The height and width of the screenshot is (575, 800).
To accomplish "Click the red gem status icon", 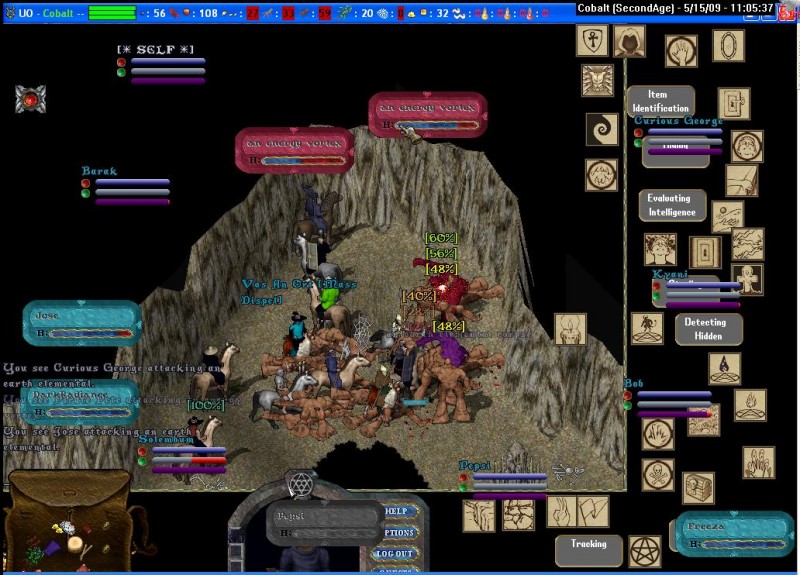I will tap(30, 99).
